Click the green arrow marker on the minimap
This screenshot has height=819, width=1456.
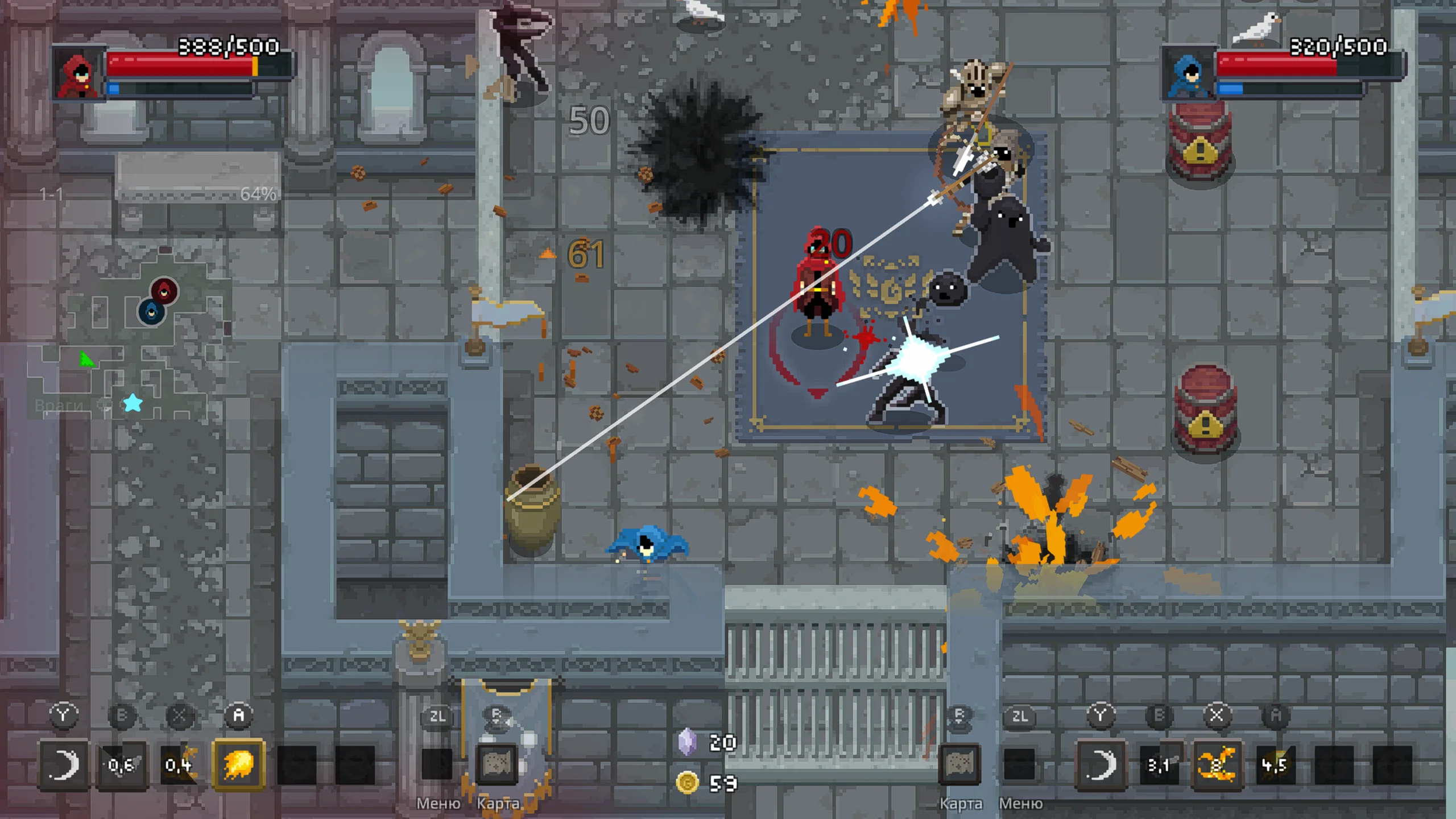point(86,359)
